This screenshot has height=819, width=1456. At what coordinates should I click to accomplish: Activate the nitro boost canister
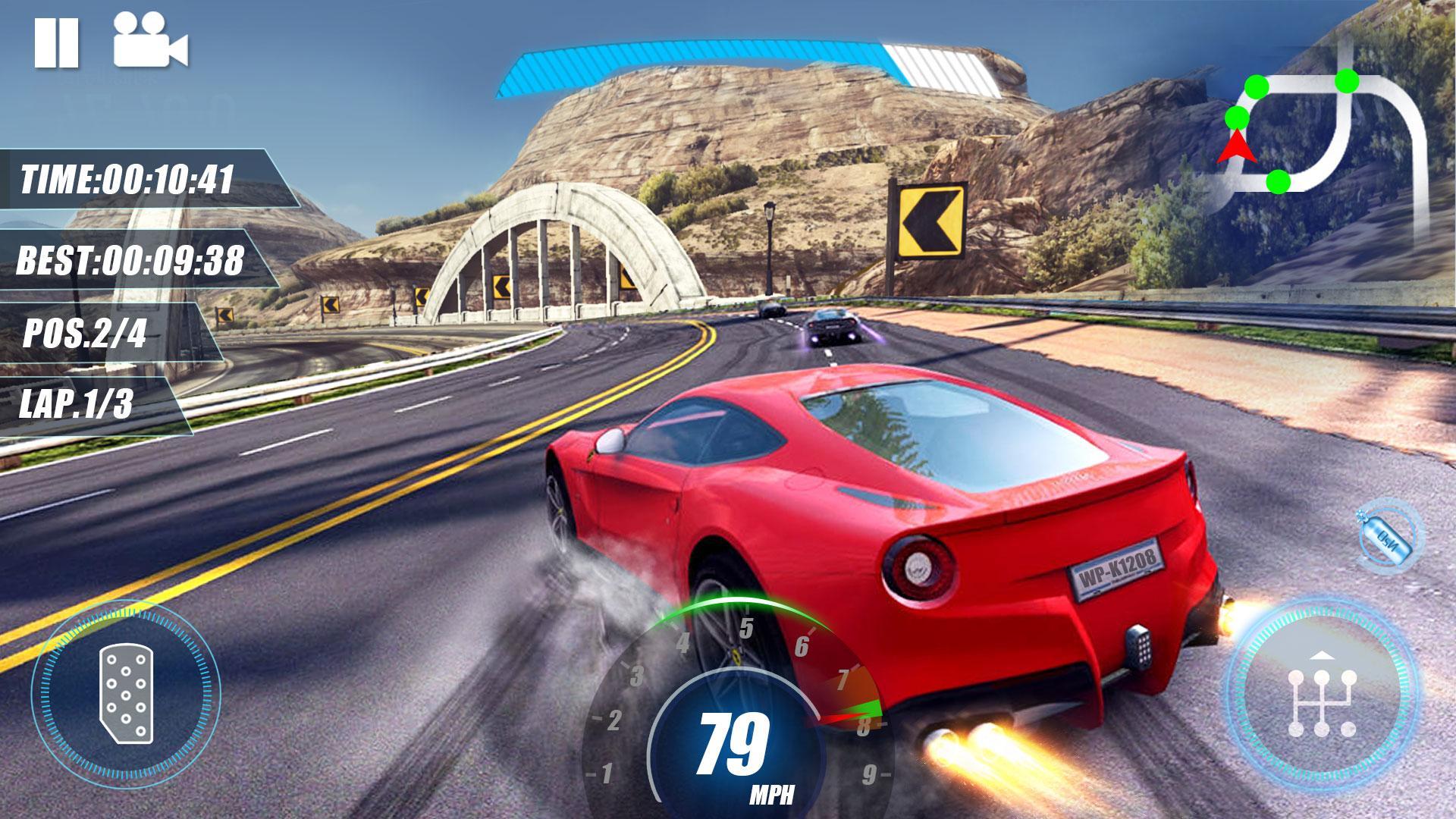tap(1388, 536)
